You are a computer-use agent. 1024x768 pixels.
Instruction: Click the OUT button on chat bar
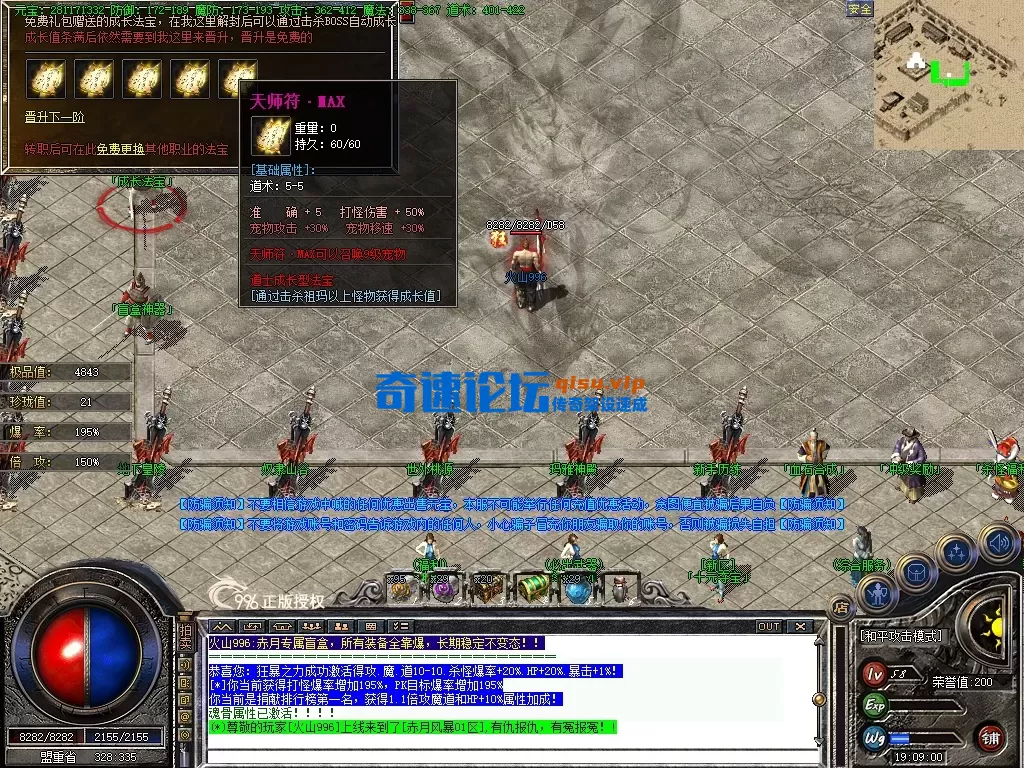point(768,626)
